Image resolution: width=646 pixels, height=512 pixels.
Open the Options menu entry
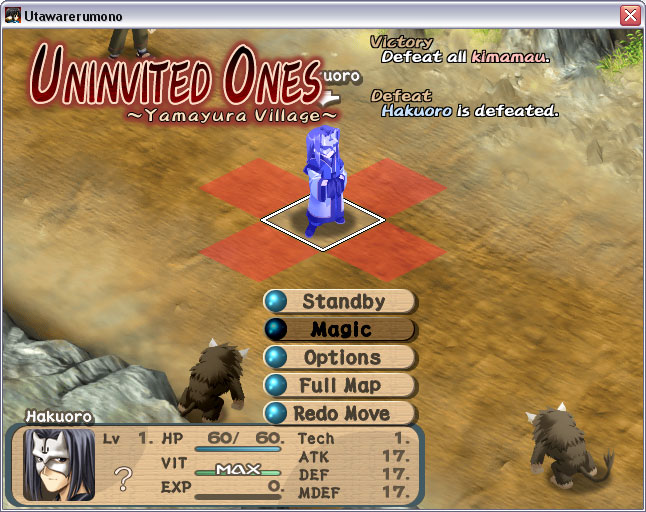coord(341,358)
